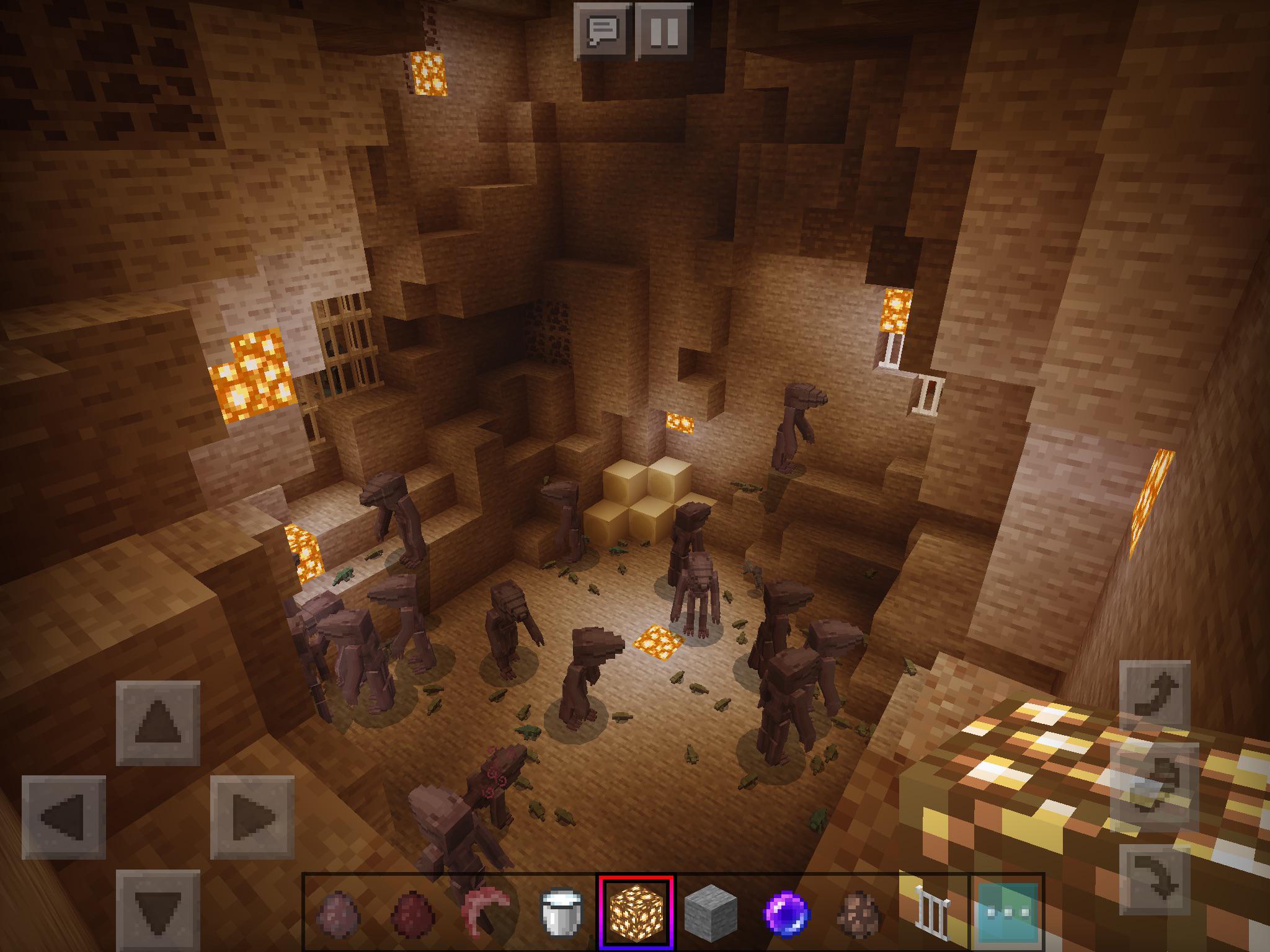Tap the move left arrow
This screenshot has width=1270, height=952.
[x=64, y=817]
